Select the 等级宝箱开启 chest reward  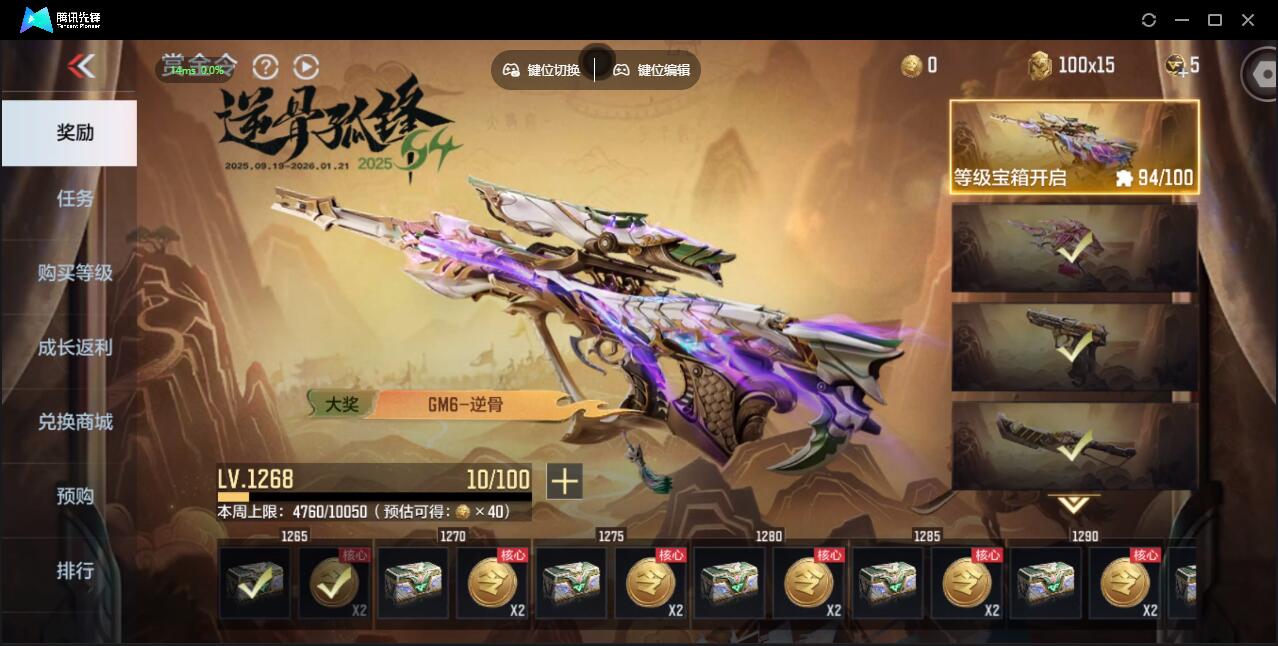(x=1074, y=146)
